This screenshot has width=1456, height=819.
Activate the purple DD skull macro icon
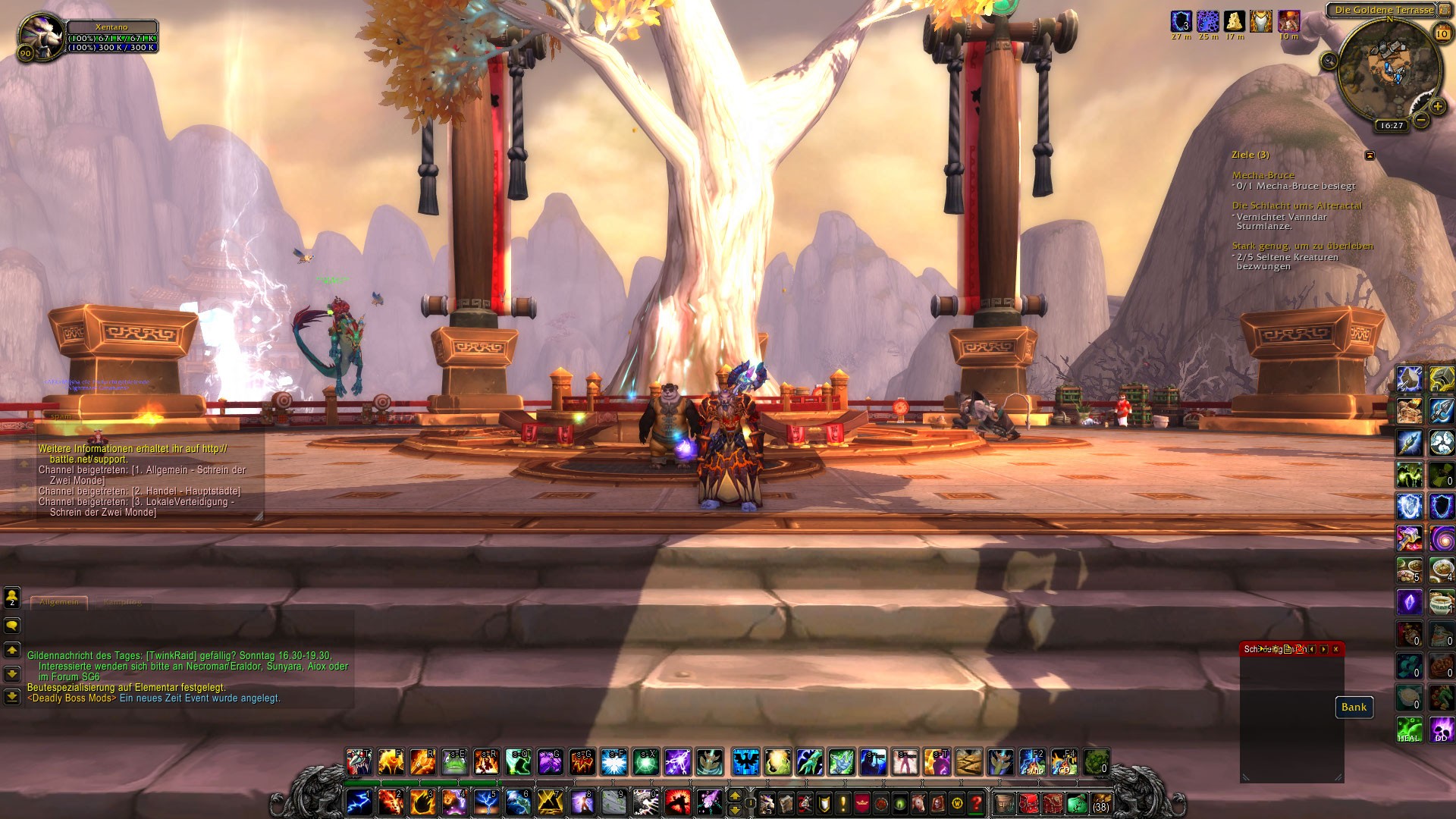pos(1441,730)
